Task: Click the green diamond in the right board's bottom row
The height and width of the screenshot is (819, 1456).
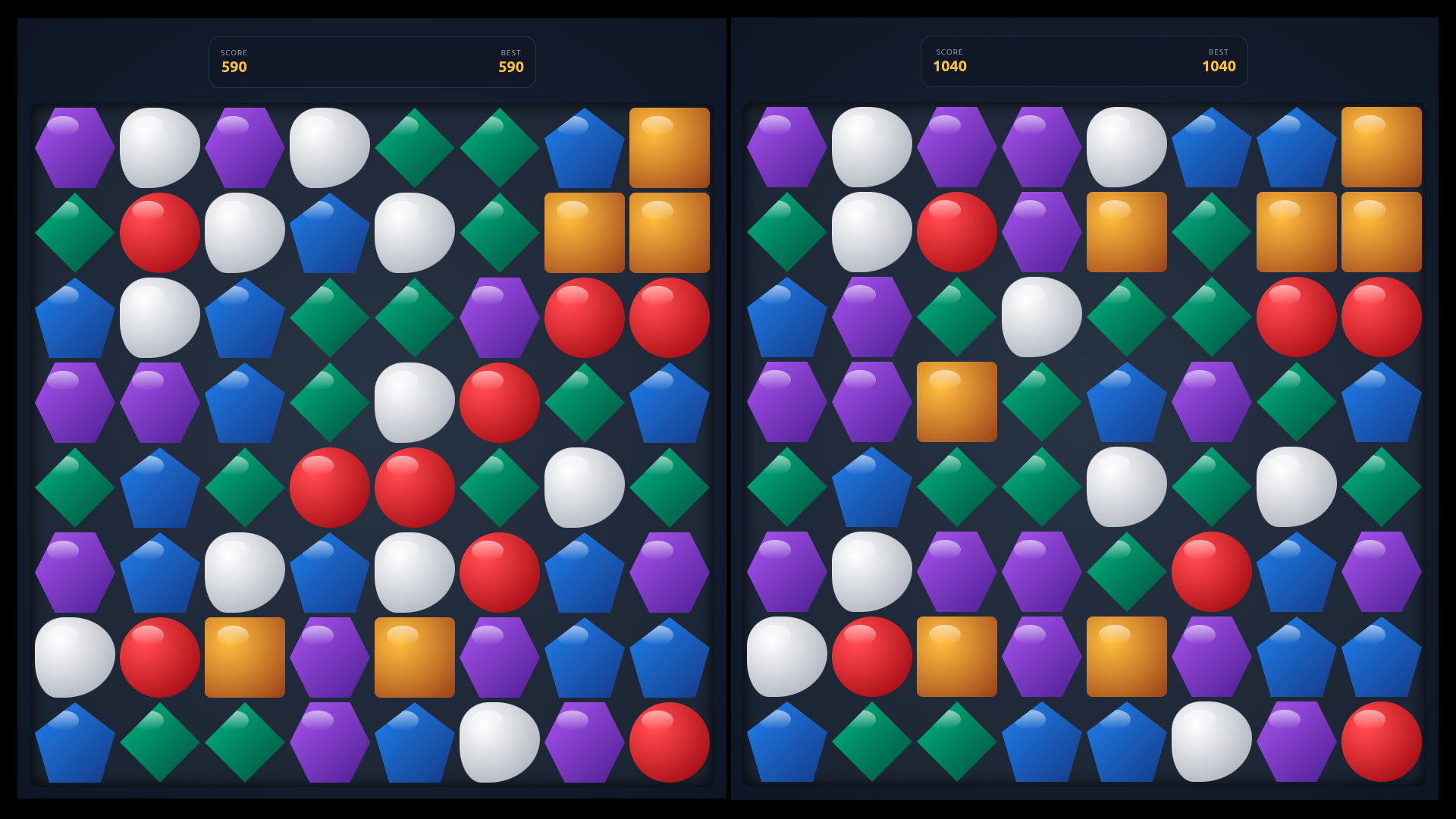Action: point(871,742)
